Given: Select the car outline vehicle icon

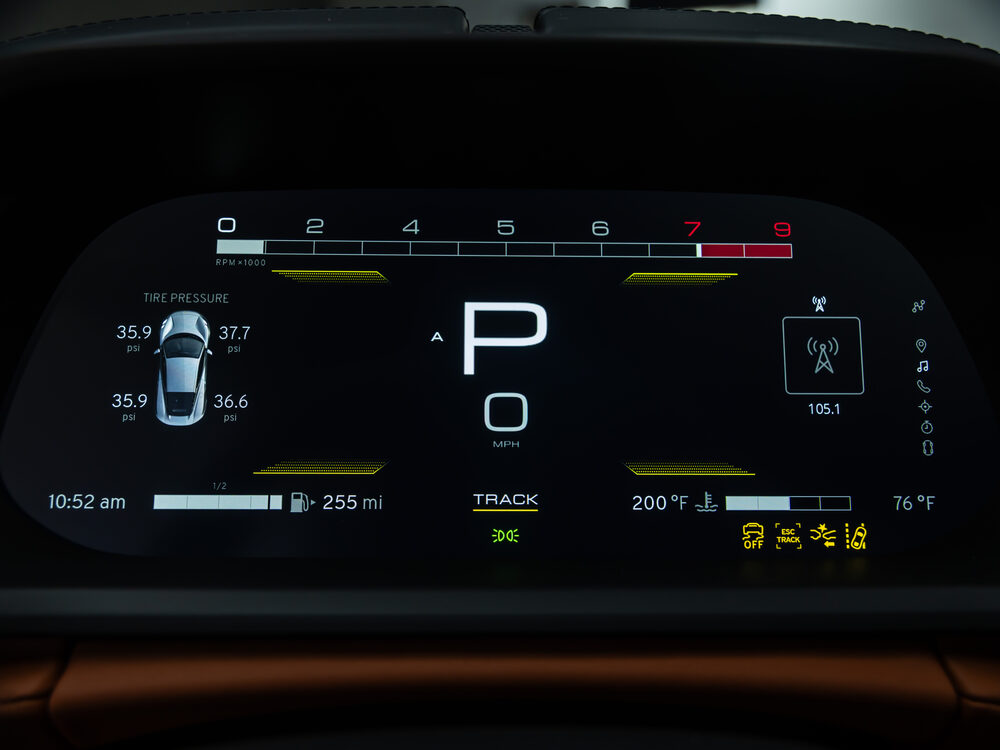Looking at the screenshot, I should point(927,448).
